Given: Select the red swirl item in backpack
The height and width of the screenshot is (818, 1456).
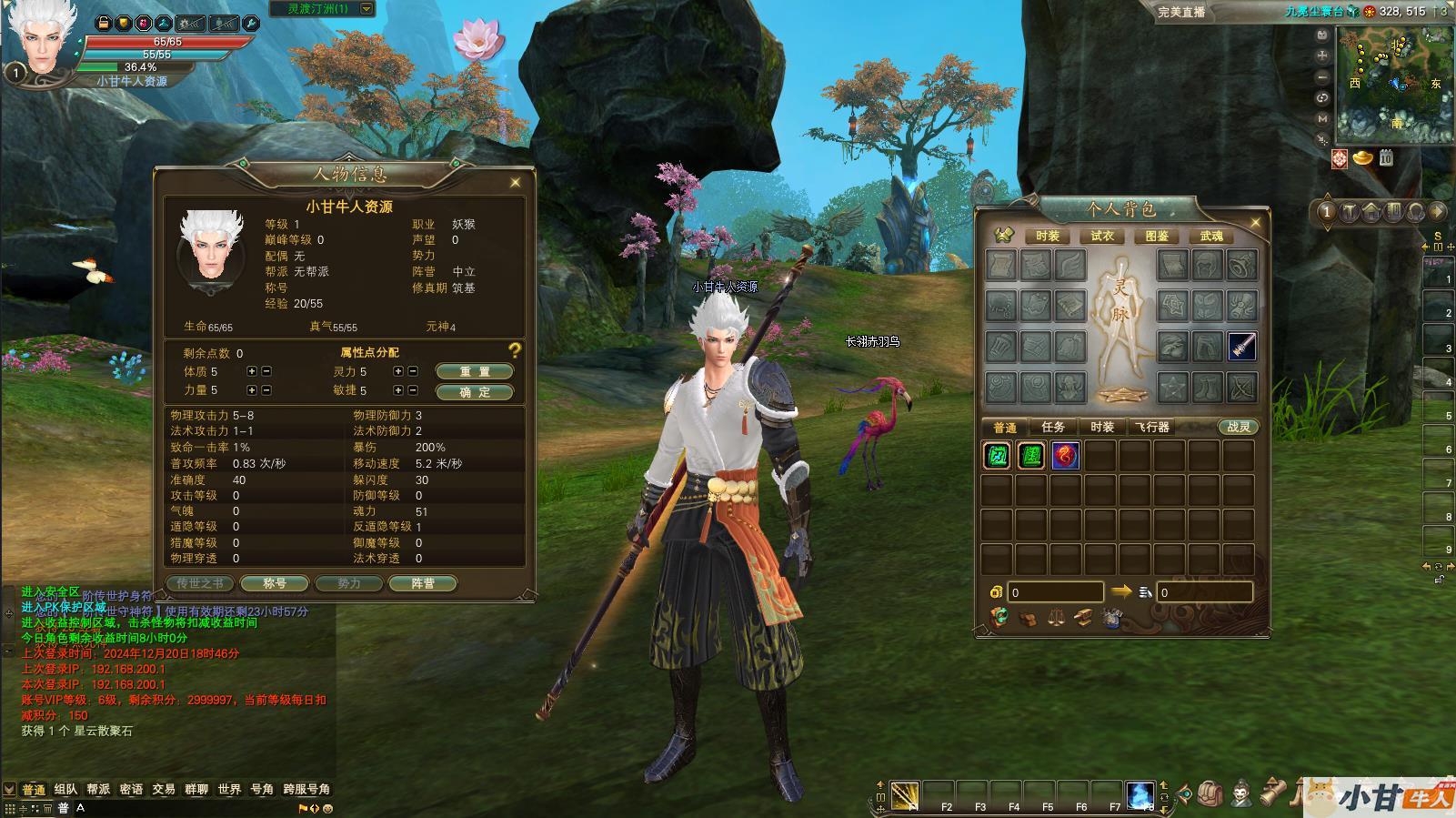Looking at the screenshot, I should point(1065,456).
